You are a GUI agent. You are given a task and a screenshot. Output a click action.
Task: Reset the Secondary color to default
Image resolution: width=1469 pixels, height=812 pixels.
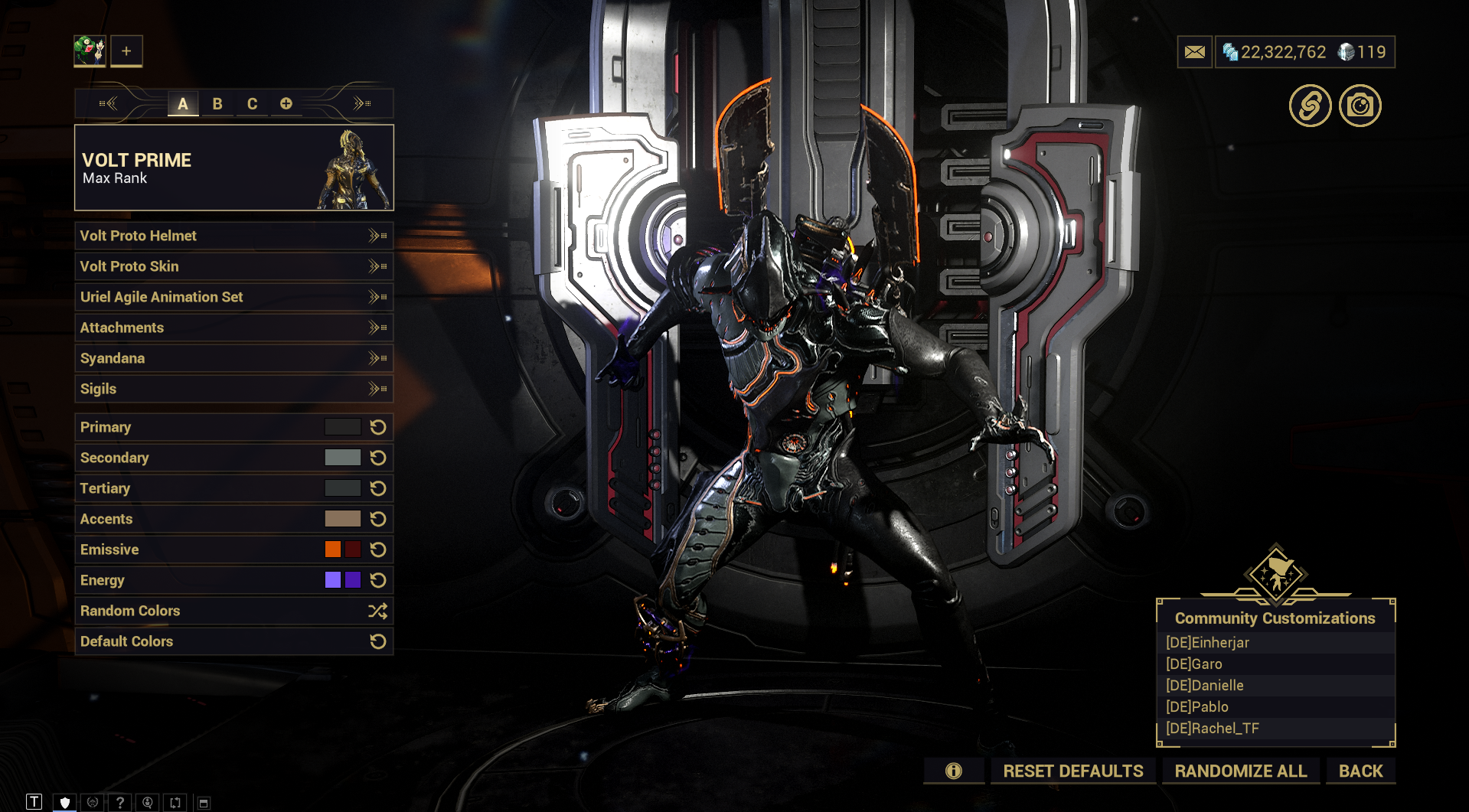point(378,458)
